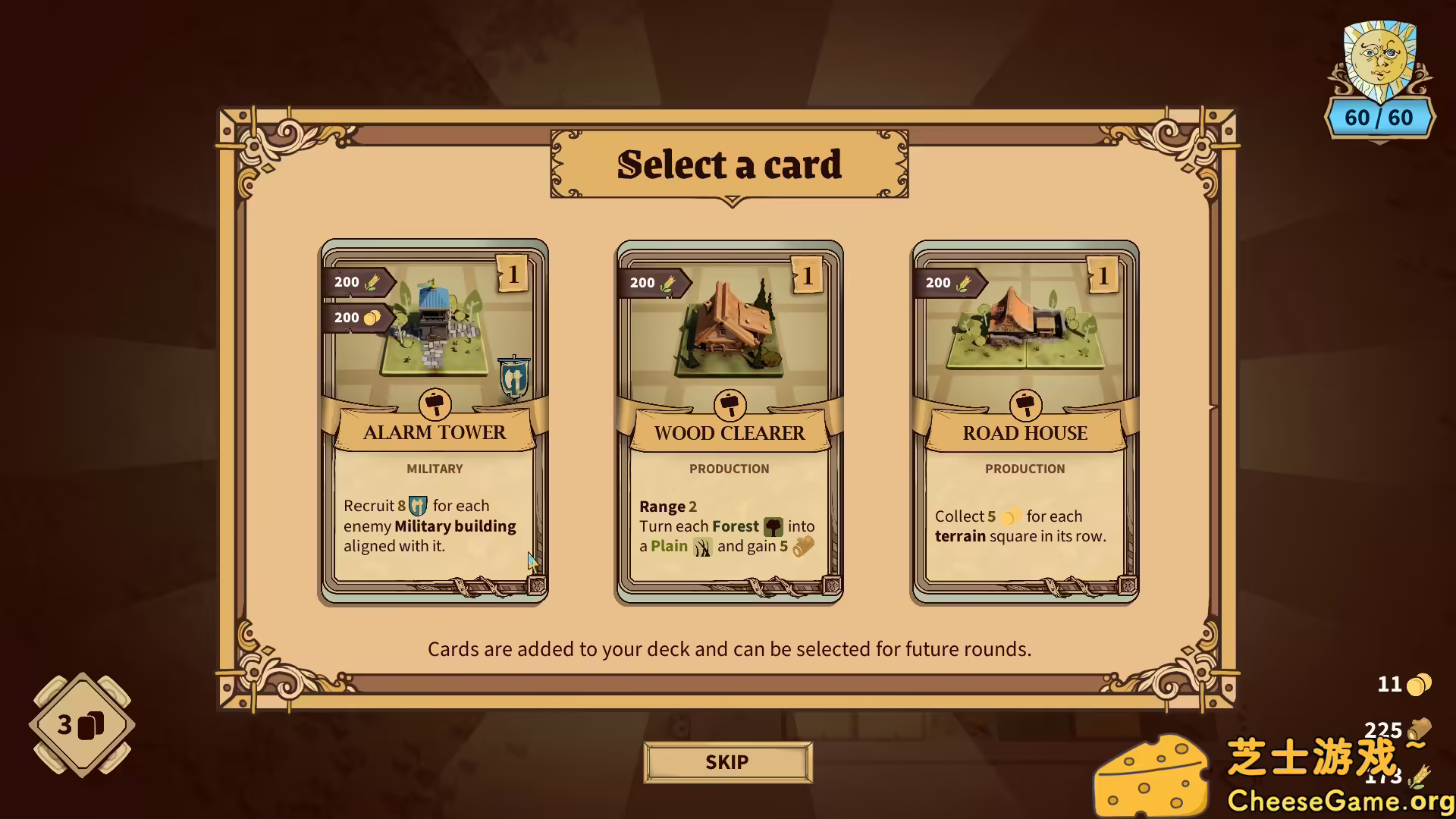The image size is (1456, 819).
Task: Click the gold cost badge on Alarm Tower
Action: [356, 318]
